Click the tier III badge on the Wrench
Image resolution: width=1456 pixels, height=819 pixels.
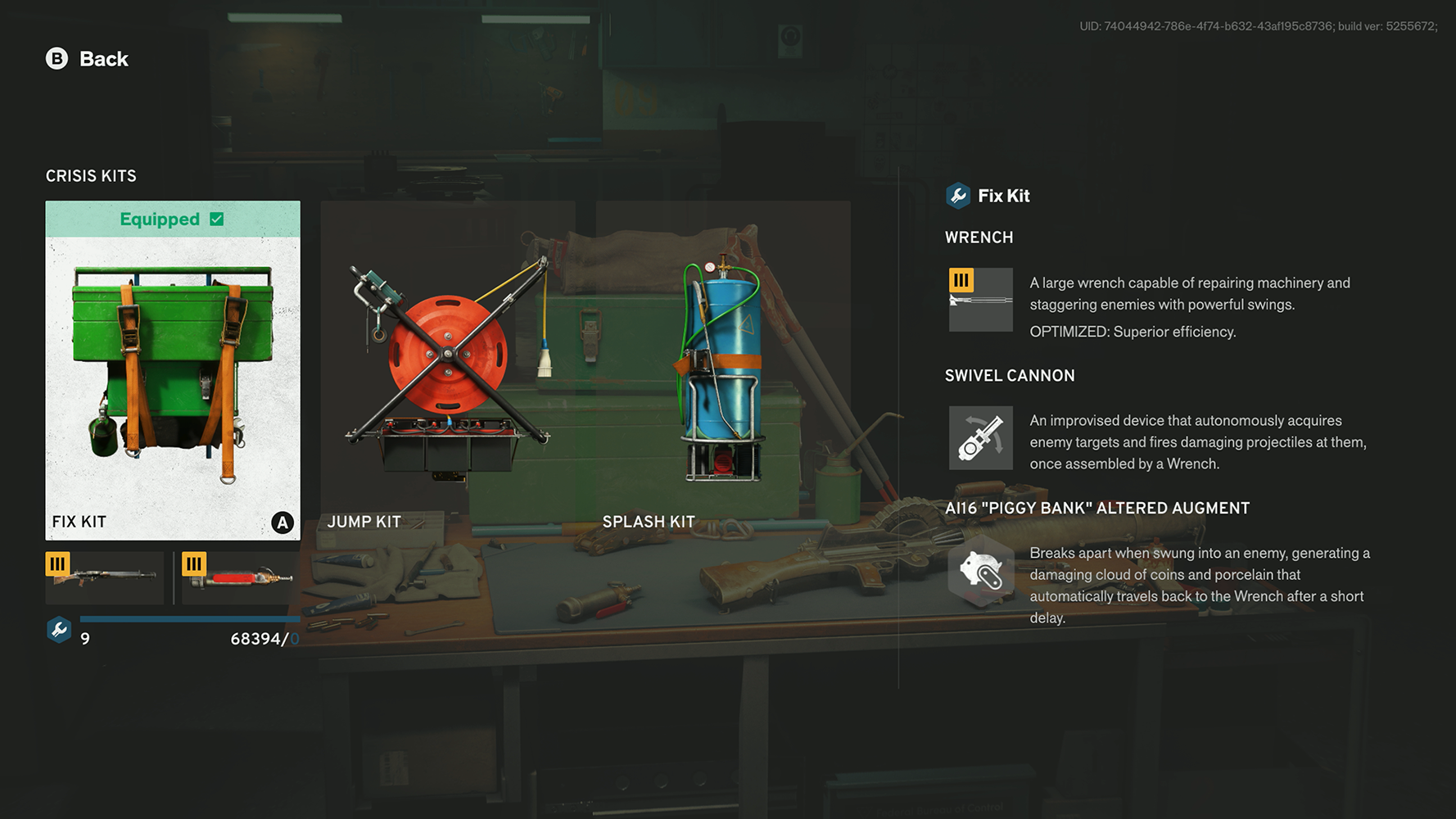point(962,280)
